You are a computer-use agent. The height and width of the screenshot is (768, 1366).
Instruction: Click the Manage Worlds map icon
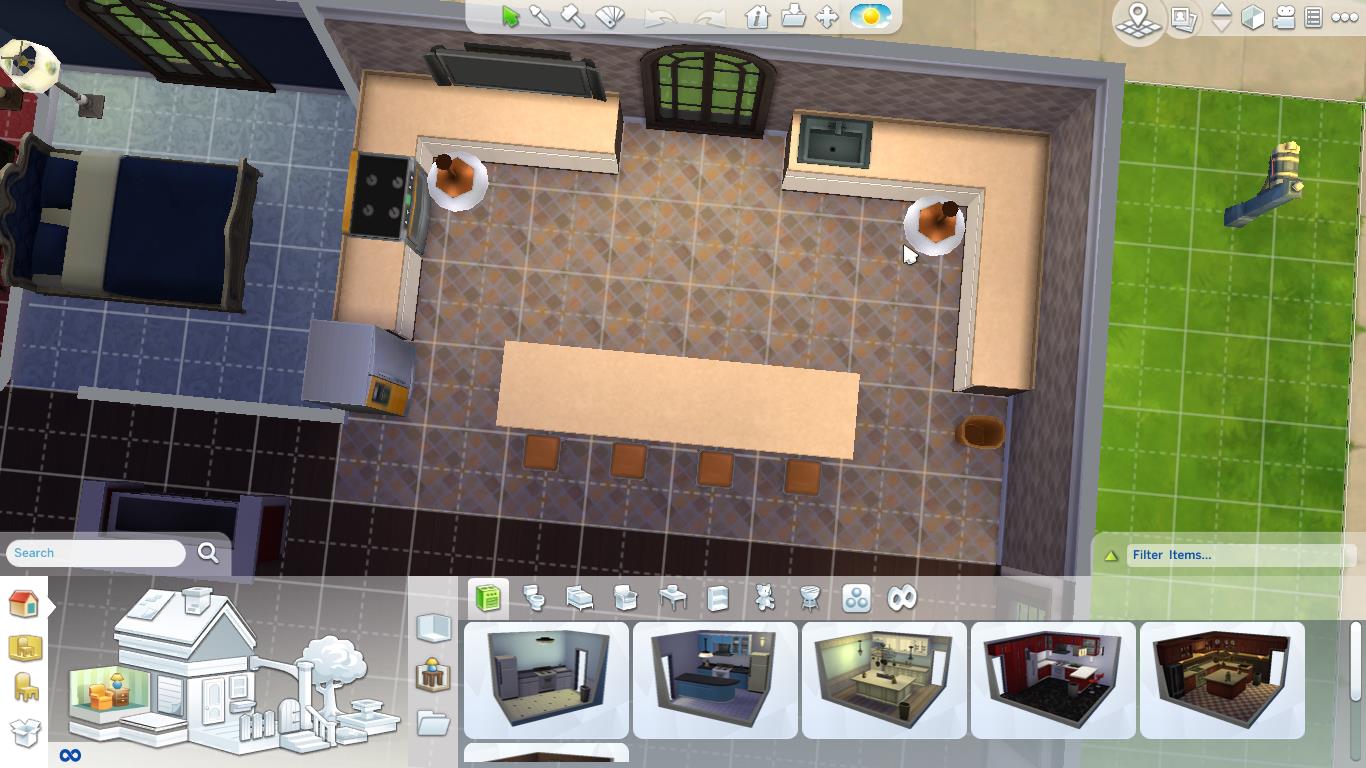(x=1136, y=18)
